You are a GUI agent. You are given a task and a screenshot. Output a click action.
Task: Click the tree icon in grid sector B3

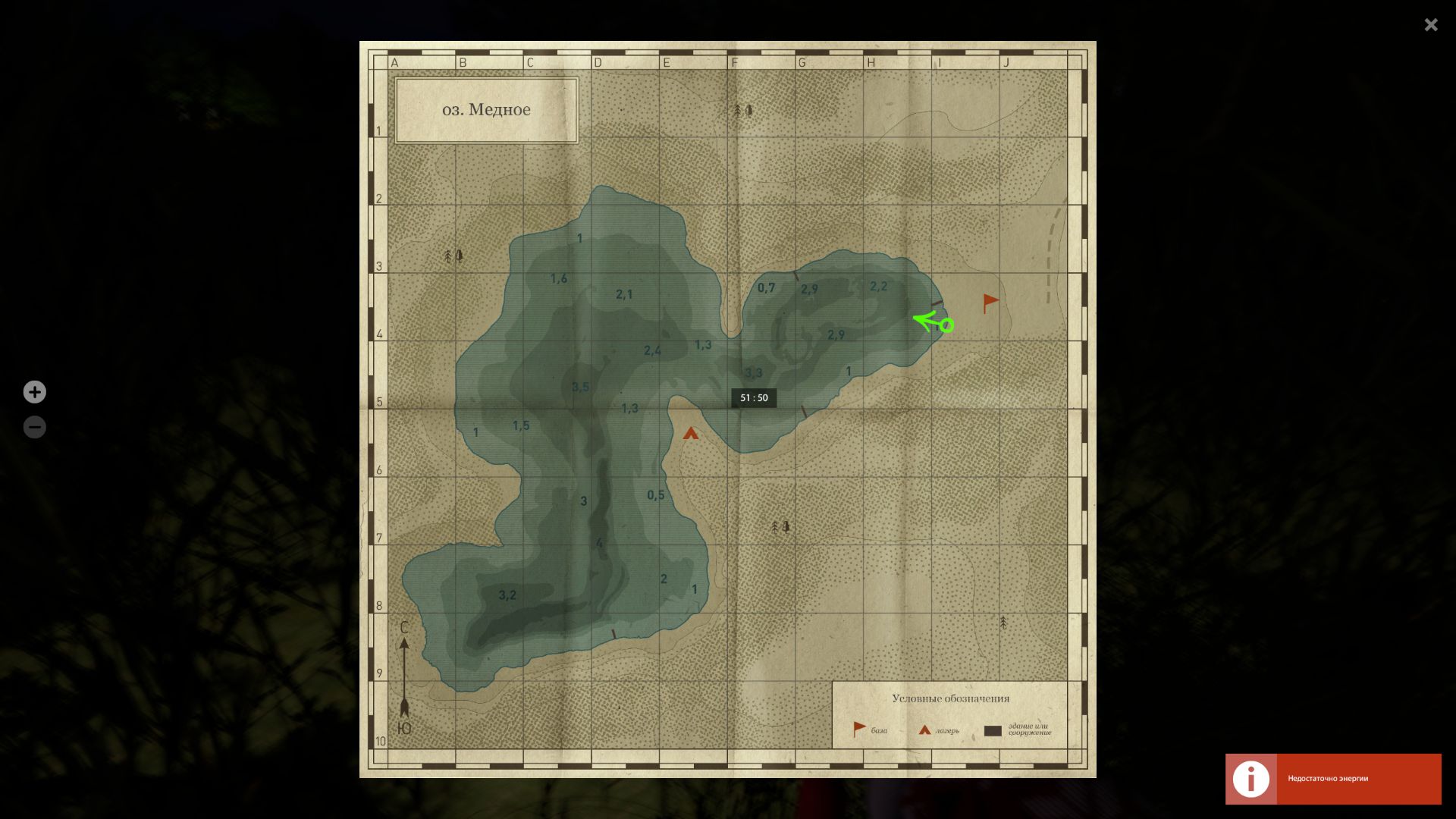point(453,256)
